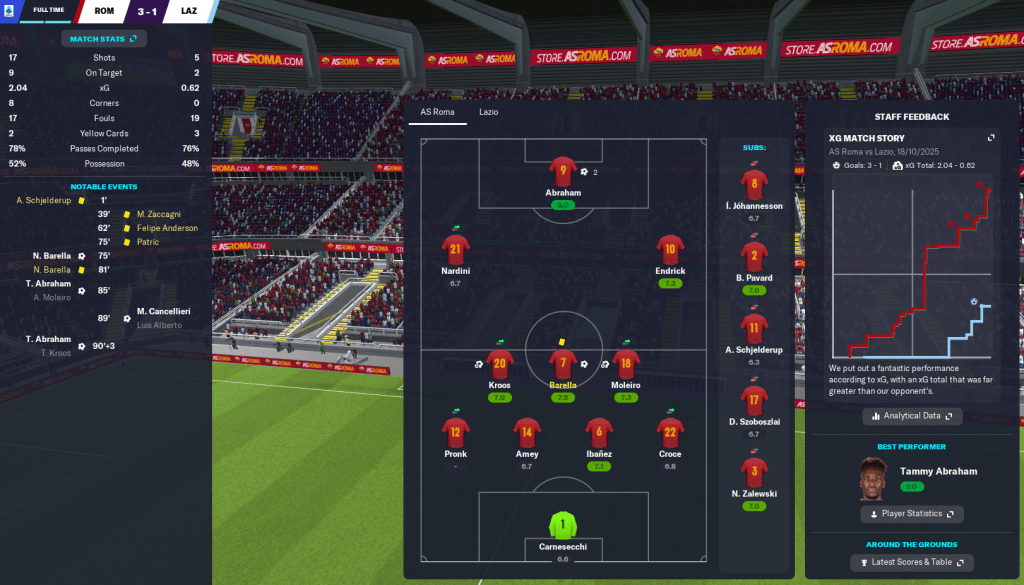Pick Kroos in midfield
The width and height of the screenshot is (1024, 585).
pyautogui.click(x=500, y=364)
